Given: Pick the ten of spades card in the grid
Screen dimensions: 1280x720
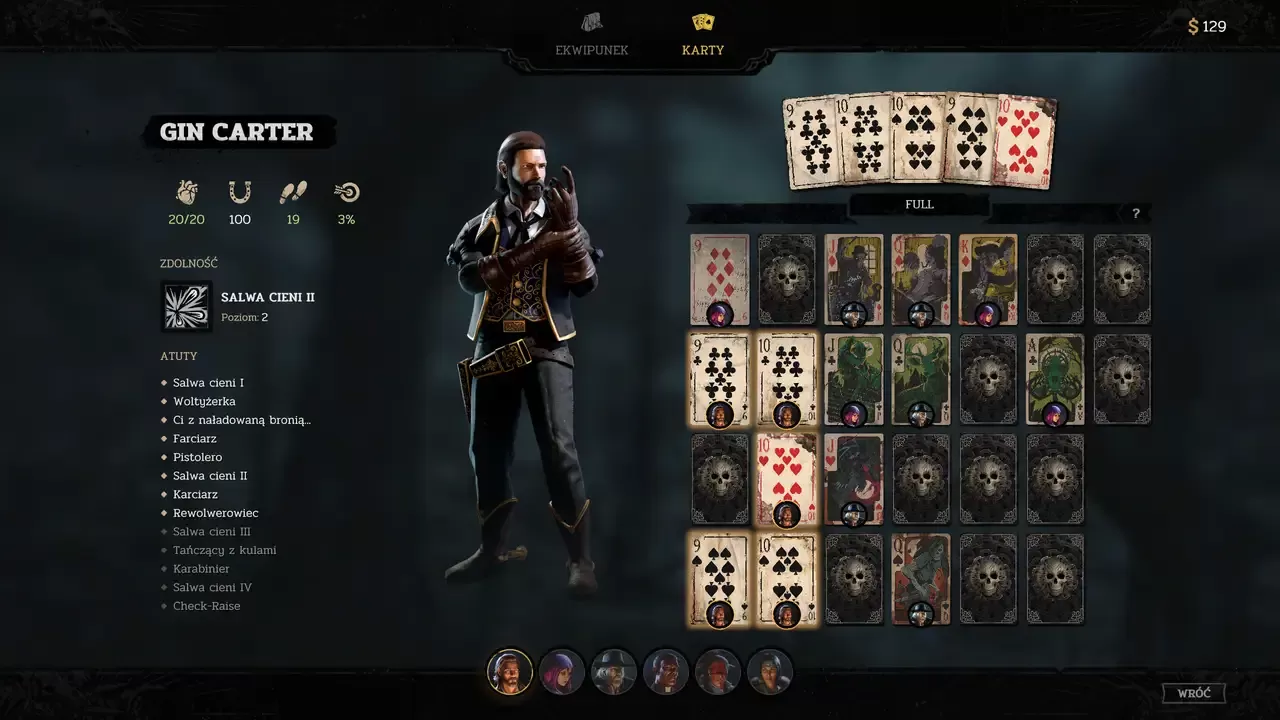Looking at the screenshot, I should [x=787, y=579].
